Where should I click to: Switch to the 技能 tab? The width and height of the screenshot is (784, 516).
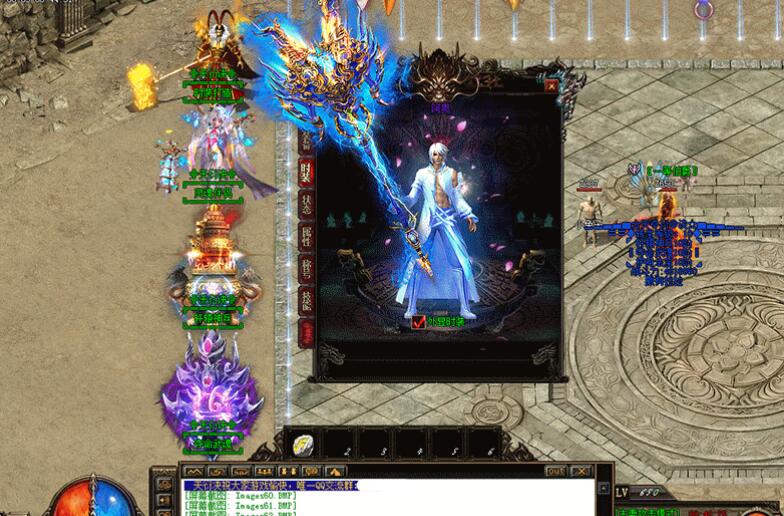[x=306, y=300]
